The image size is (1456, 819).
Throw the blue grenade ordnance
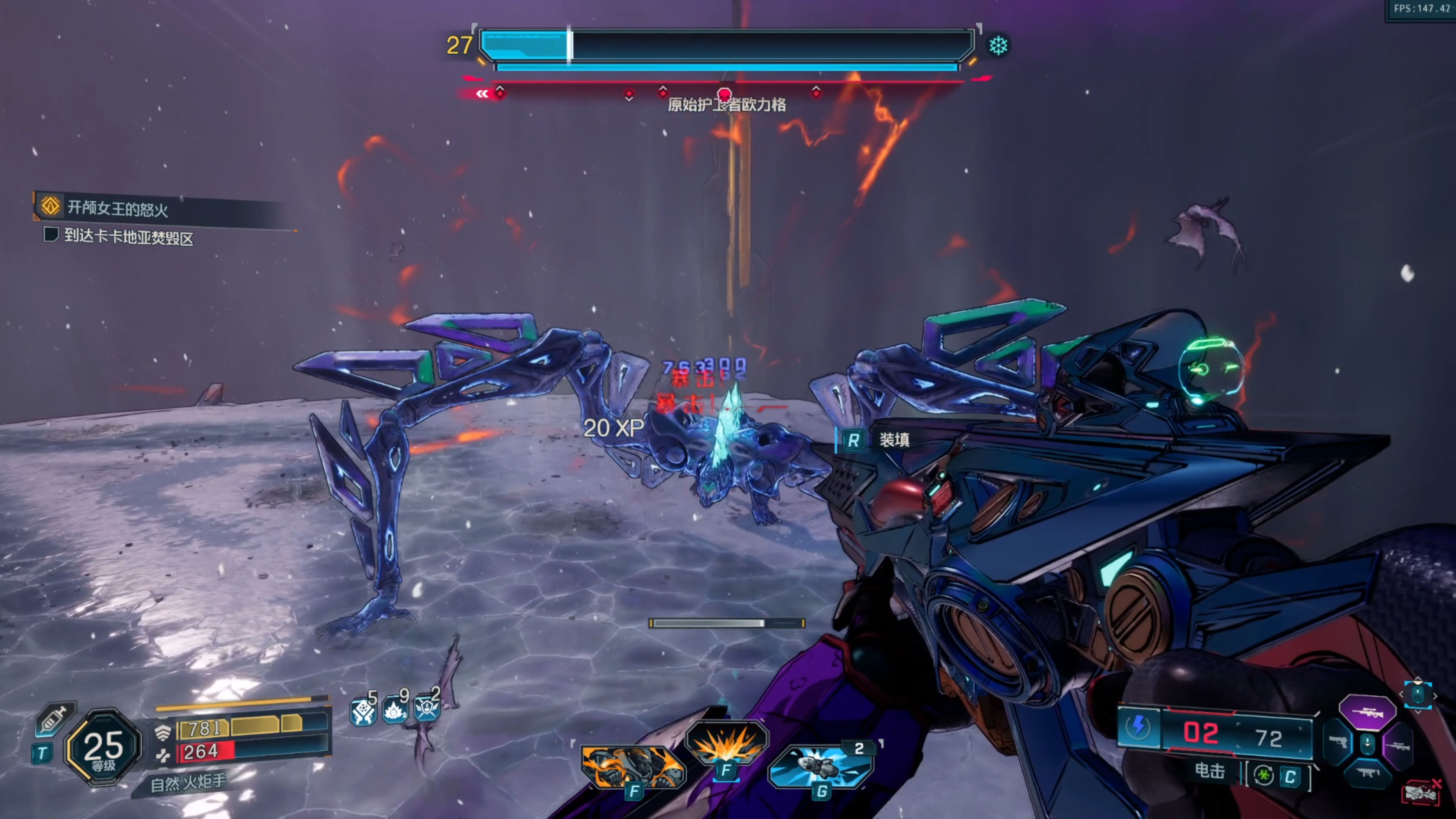[x=821, y=765]
